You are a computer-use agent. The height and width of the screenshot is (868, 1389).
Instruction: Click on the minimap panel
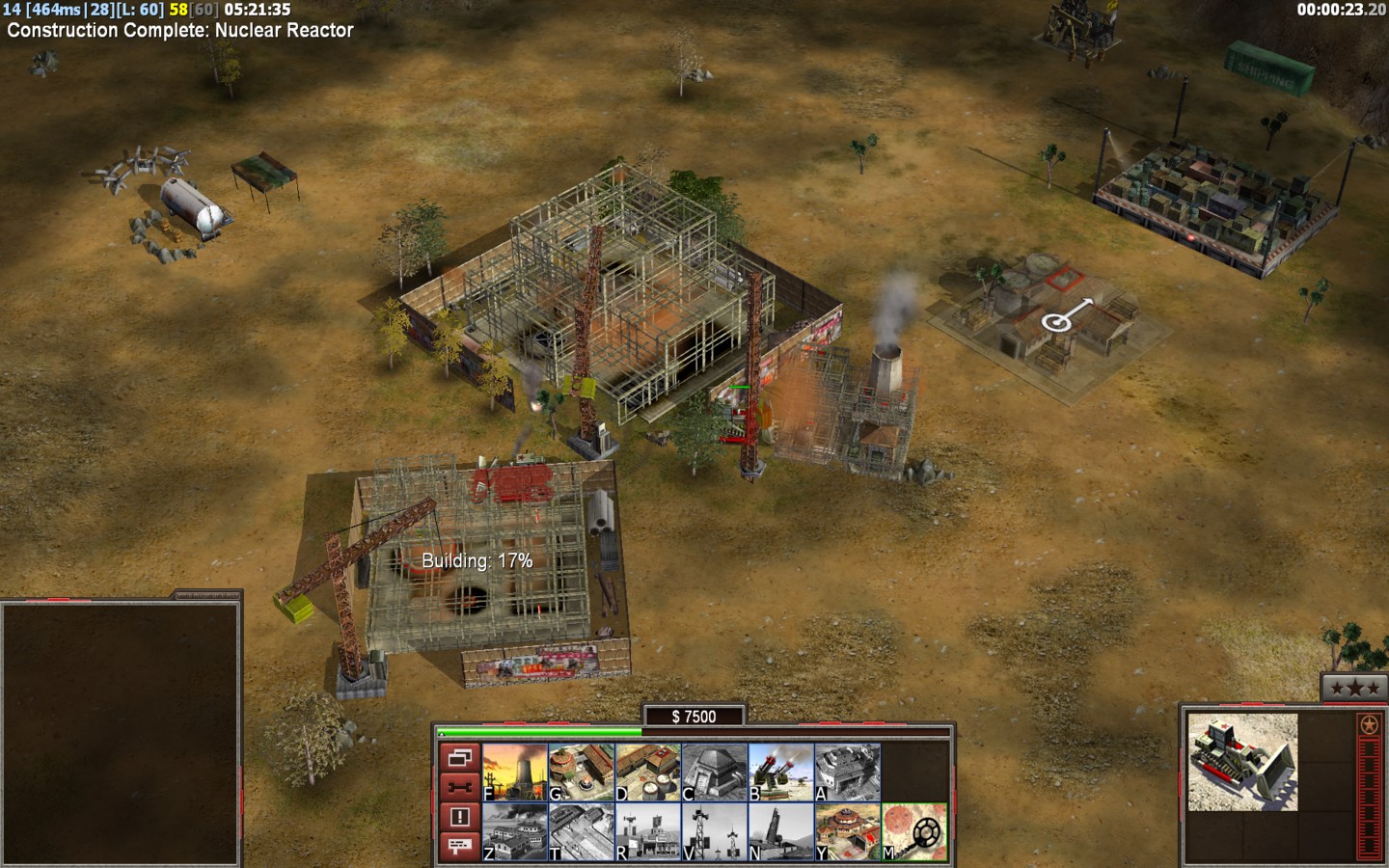tap(121, 733)
